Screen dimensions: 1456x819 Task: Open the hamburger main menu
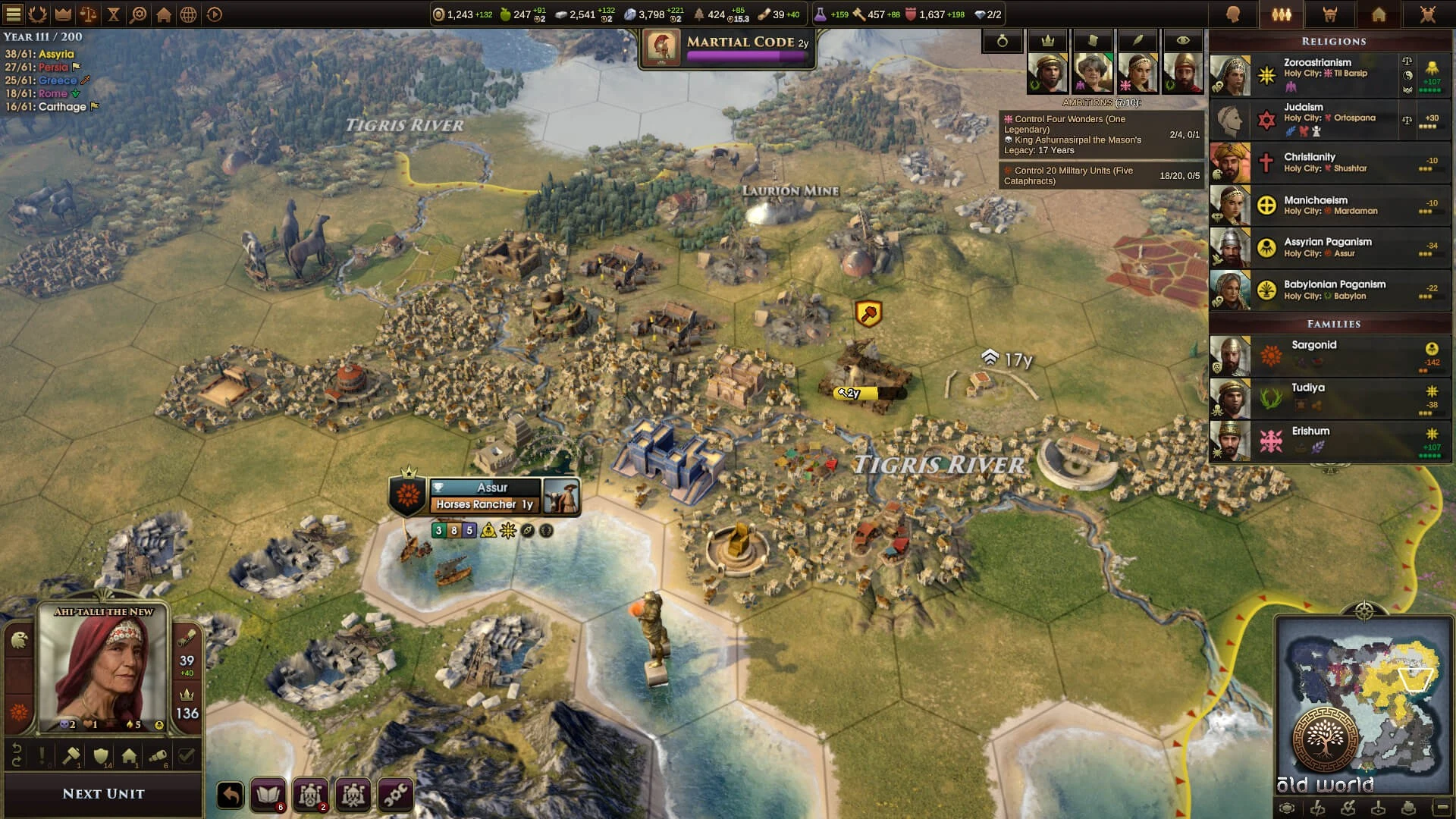14,14
